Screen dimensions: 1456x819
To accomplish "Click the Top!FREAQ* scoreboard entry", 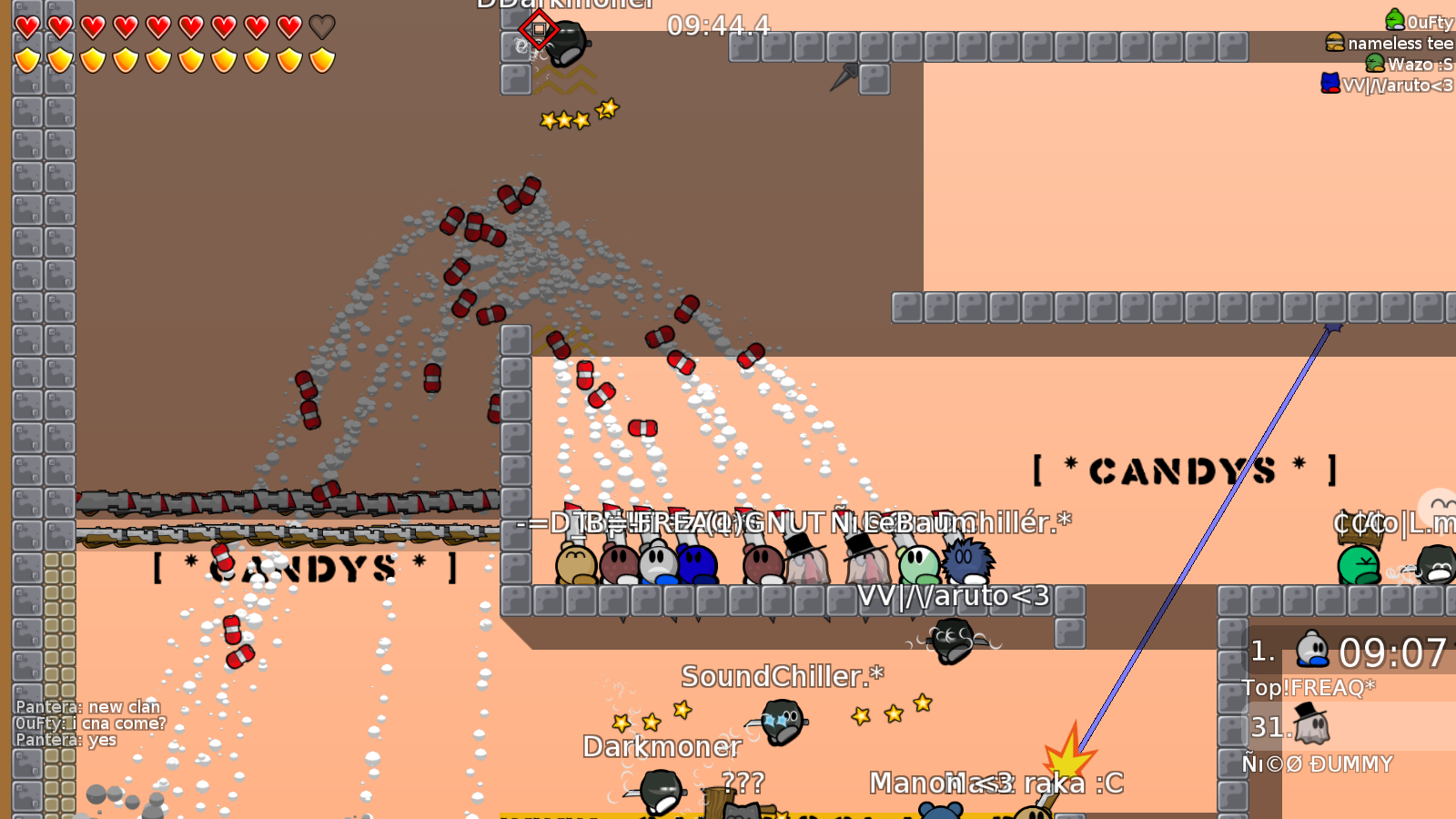I will pos(1310,689).
